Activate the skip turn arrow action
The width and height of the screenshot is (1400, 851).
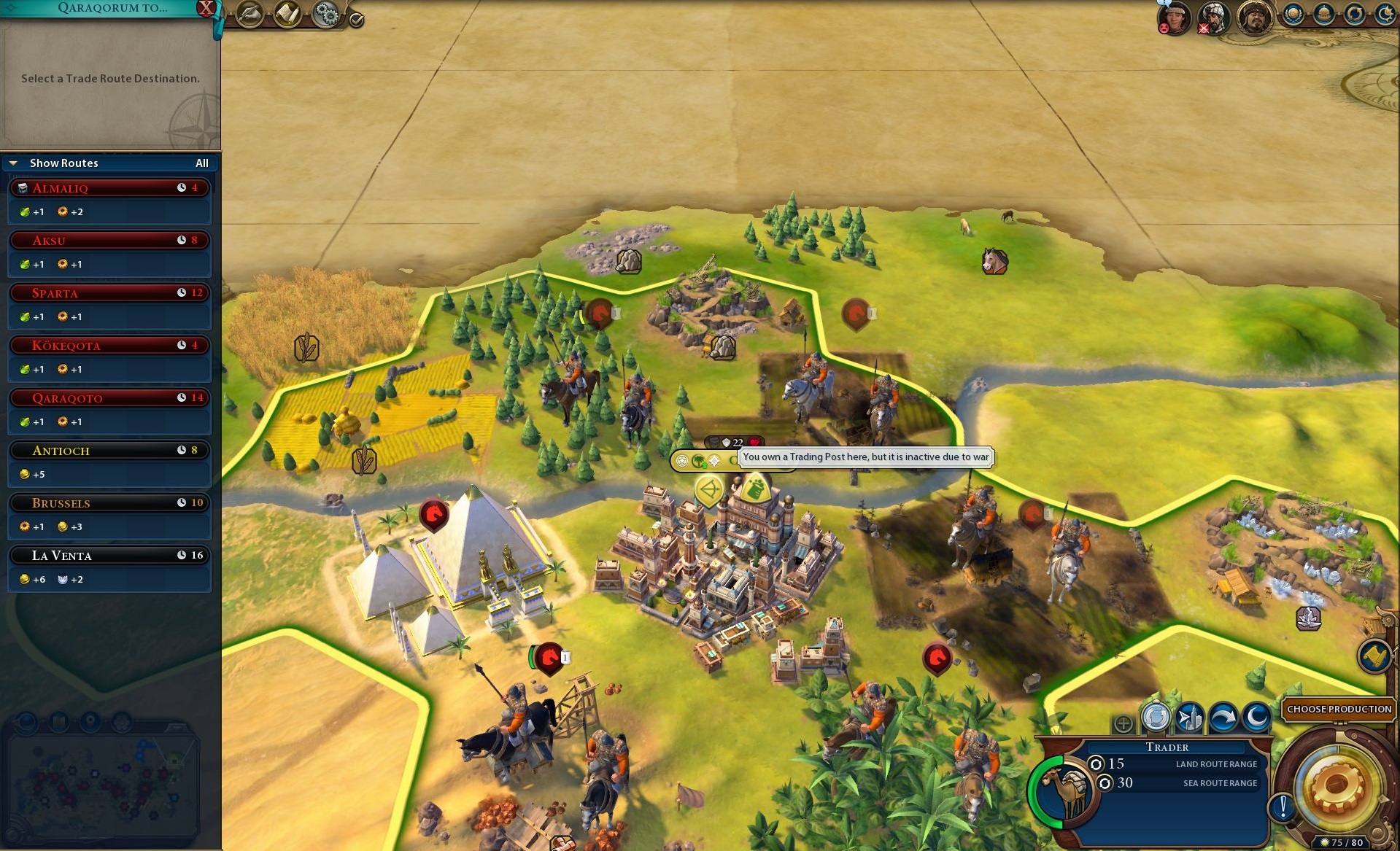coord(1223,718)
